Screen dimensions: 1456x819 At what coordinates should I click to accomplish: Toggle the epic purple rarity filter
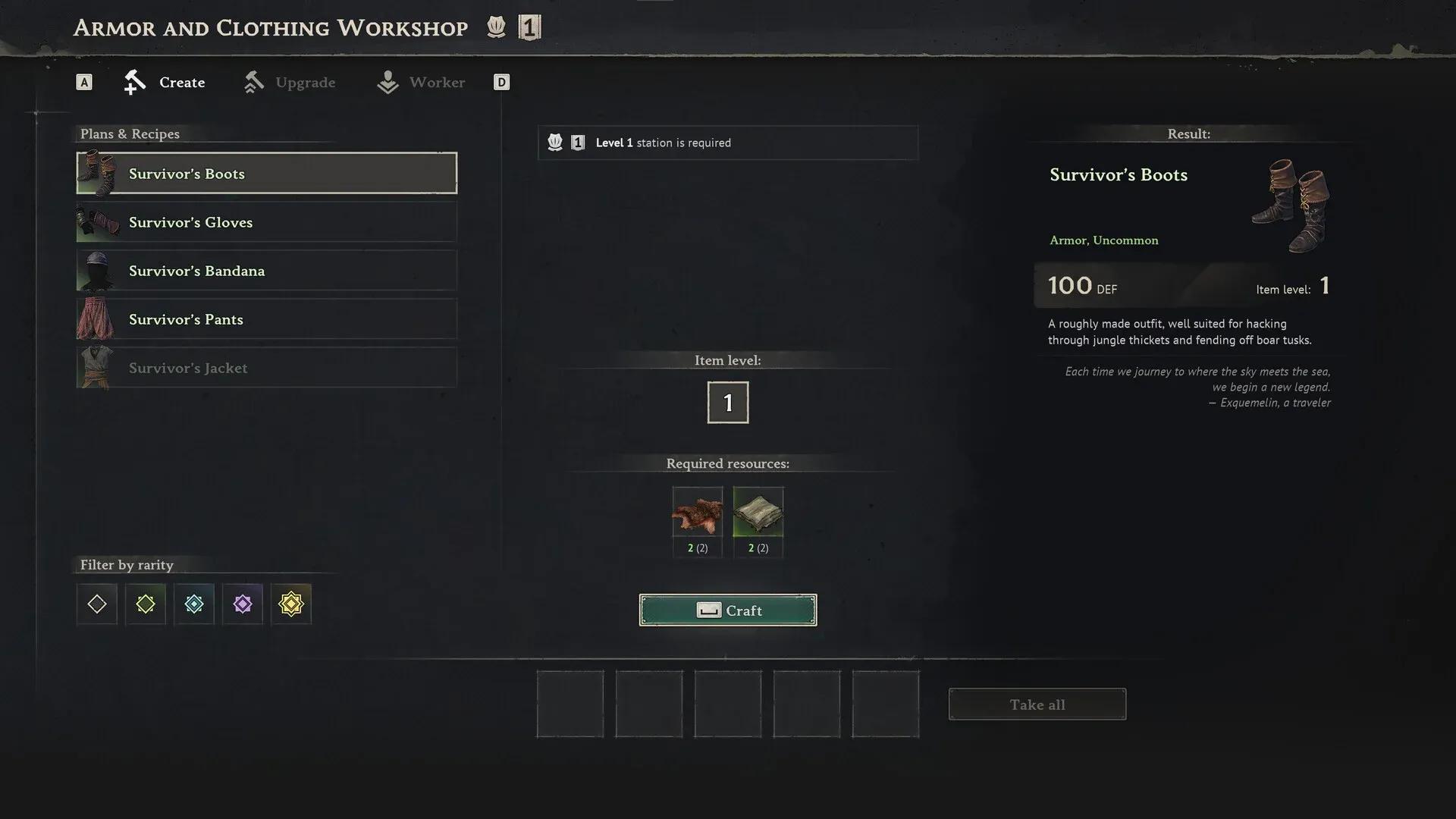pos(242,604)
